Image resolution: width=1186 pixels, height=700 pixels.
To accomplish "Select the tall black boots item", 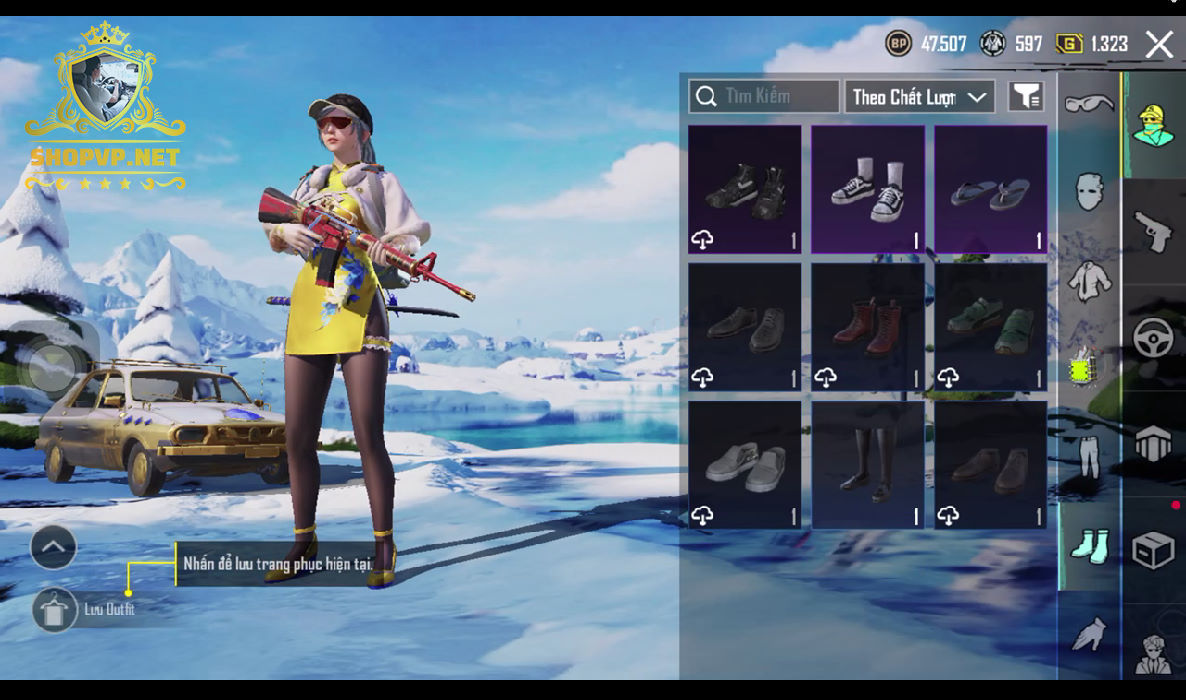I will pyautogui.click(x=867, y=464).
